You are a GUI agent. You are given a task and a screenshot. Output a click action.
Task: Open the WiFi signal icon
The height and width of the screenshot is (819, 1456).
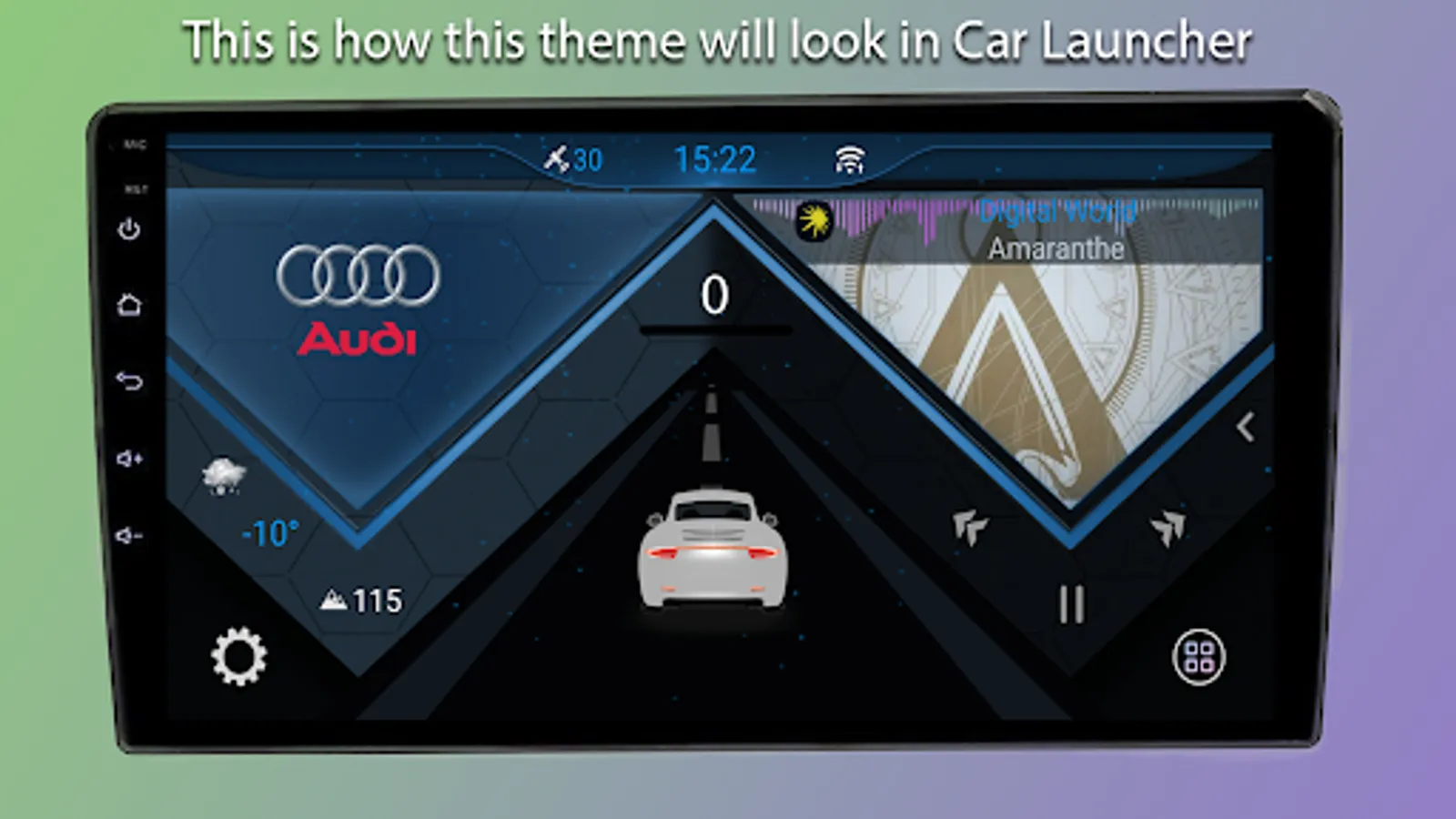850,159
